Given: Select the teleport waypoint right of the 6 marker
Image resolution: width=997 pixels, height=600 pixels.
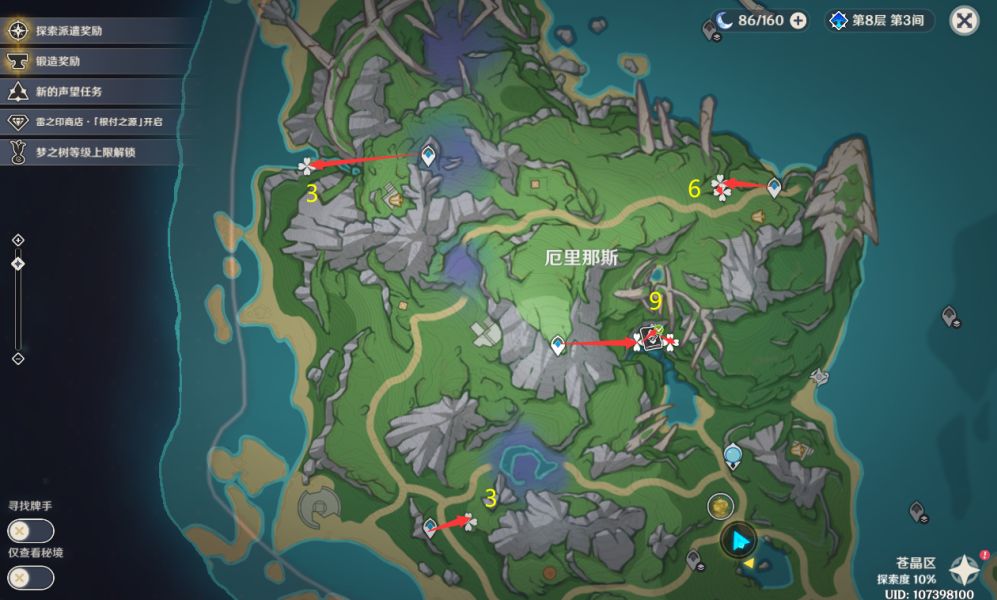Looking at the screenshot, I should coord(773,185).
